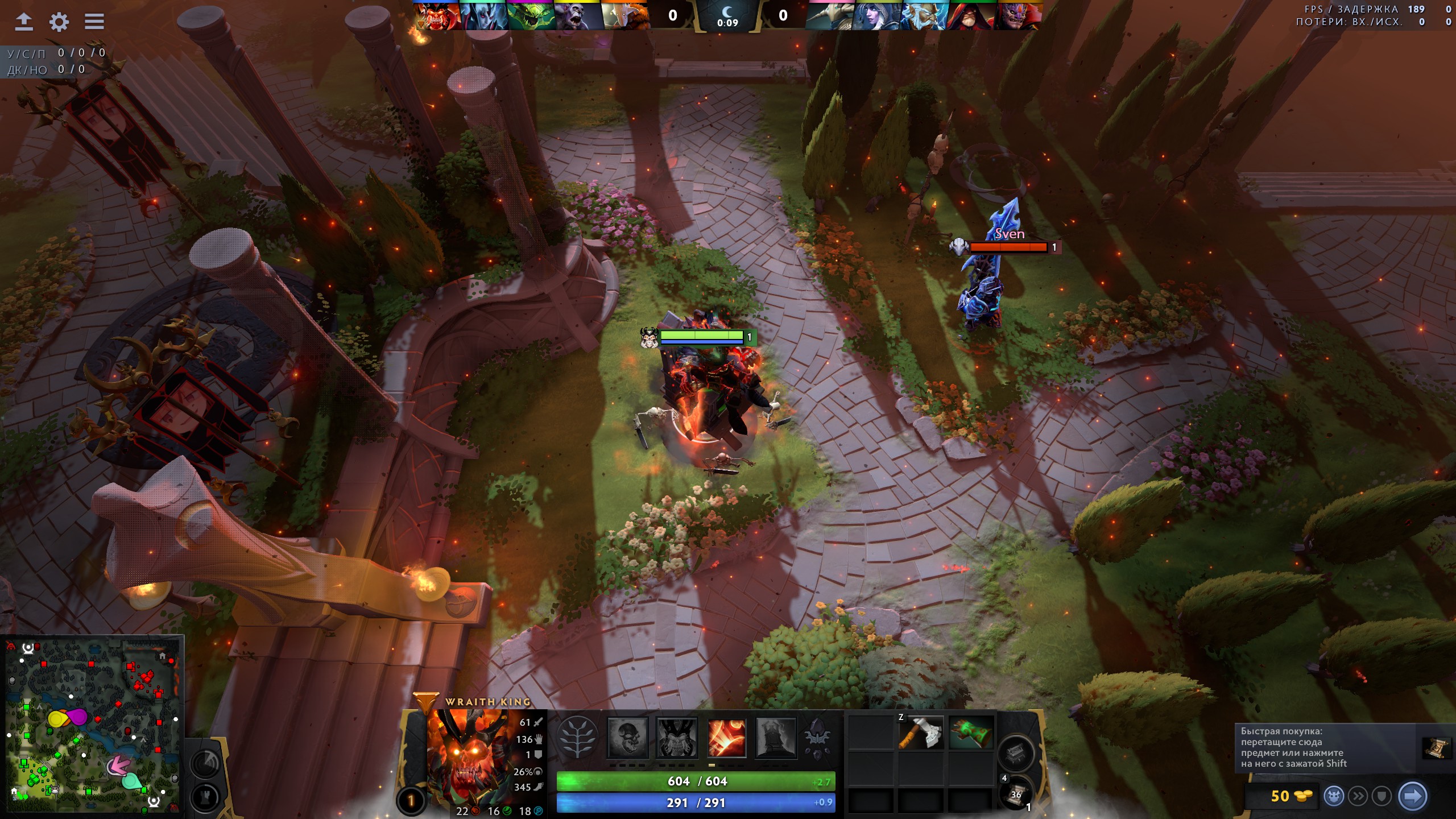Use the Glyph of Fortification icon
This screenshot has width=1456, height=819.
click(205, 797)
